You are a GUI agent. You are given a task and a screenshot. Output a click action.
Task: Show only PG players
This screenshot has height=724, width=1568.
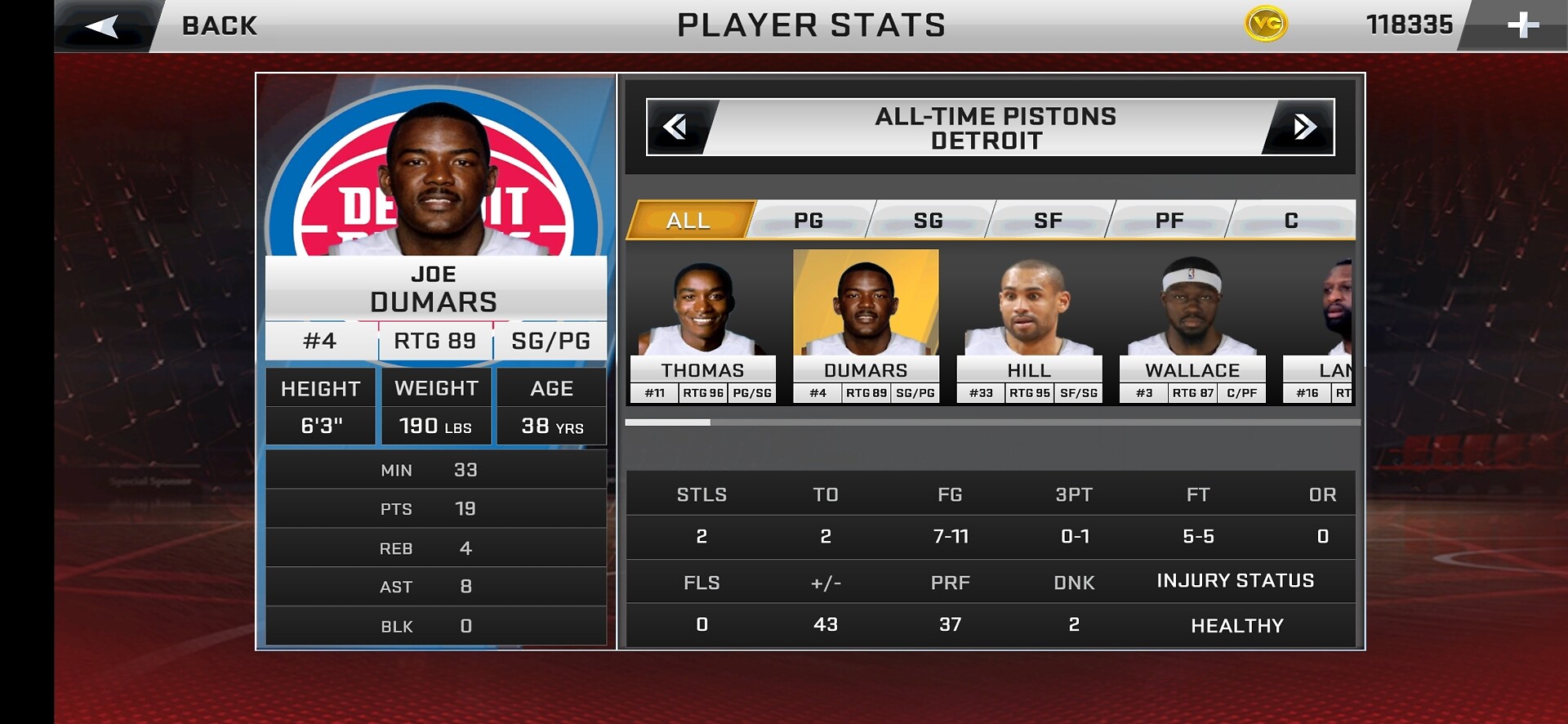(x=808, y=220)
